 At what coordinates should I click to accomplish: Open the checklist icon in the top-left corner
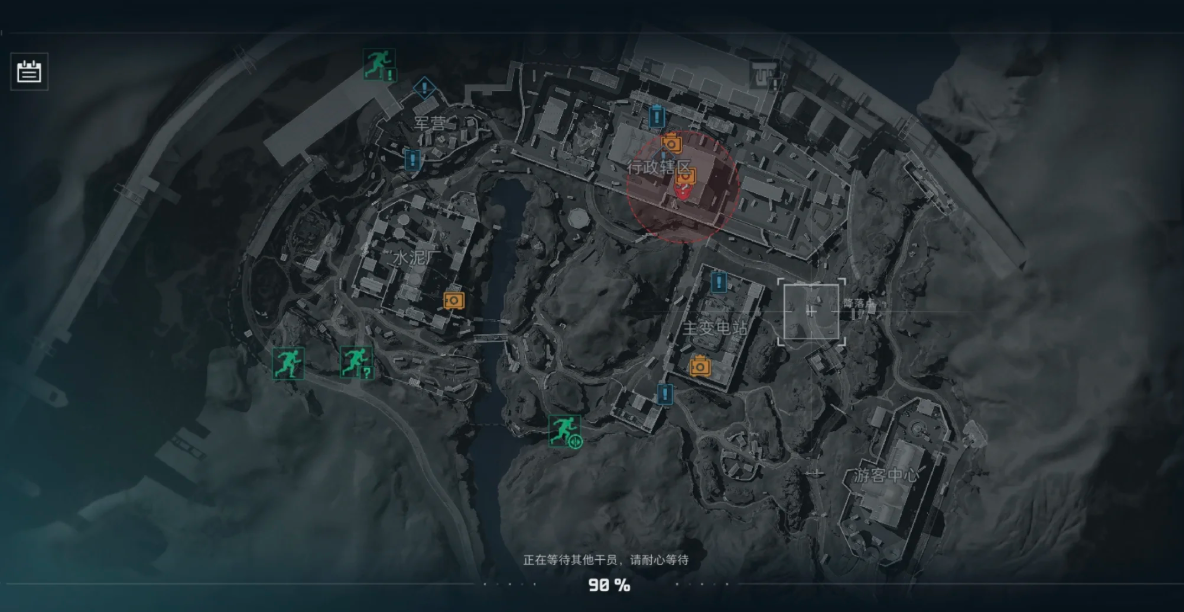tap(29, 71)
